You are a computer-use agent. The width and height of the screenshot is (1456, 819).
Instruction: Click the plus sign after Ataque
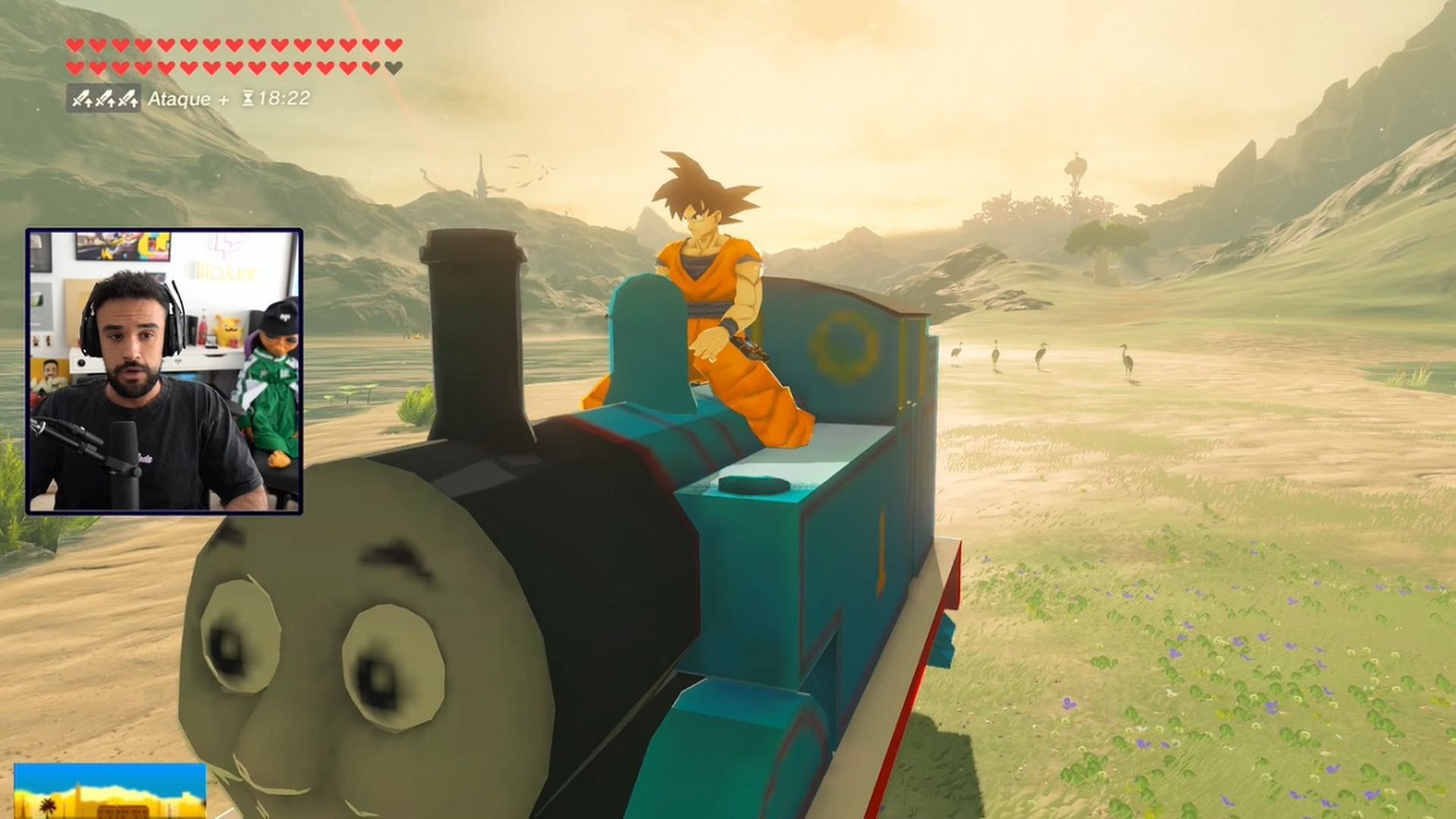pyautogui.click(x=224, y=98)
